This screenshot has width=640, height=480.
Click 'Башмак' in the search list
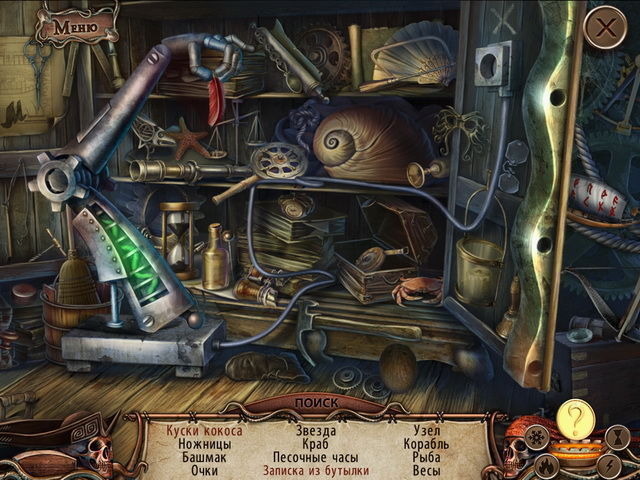[x=204, y=457]
